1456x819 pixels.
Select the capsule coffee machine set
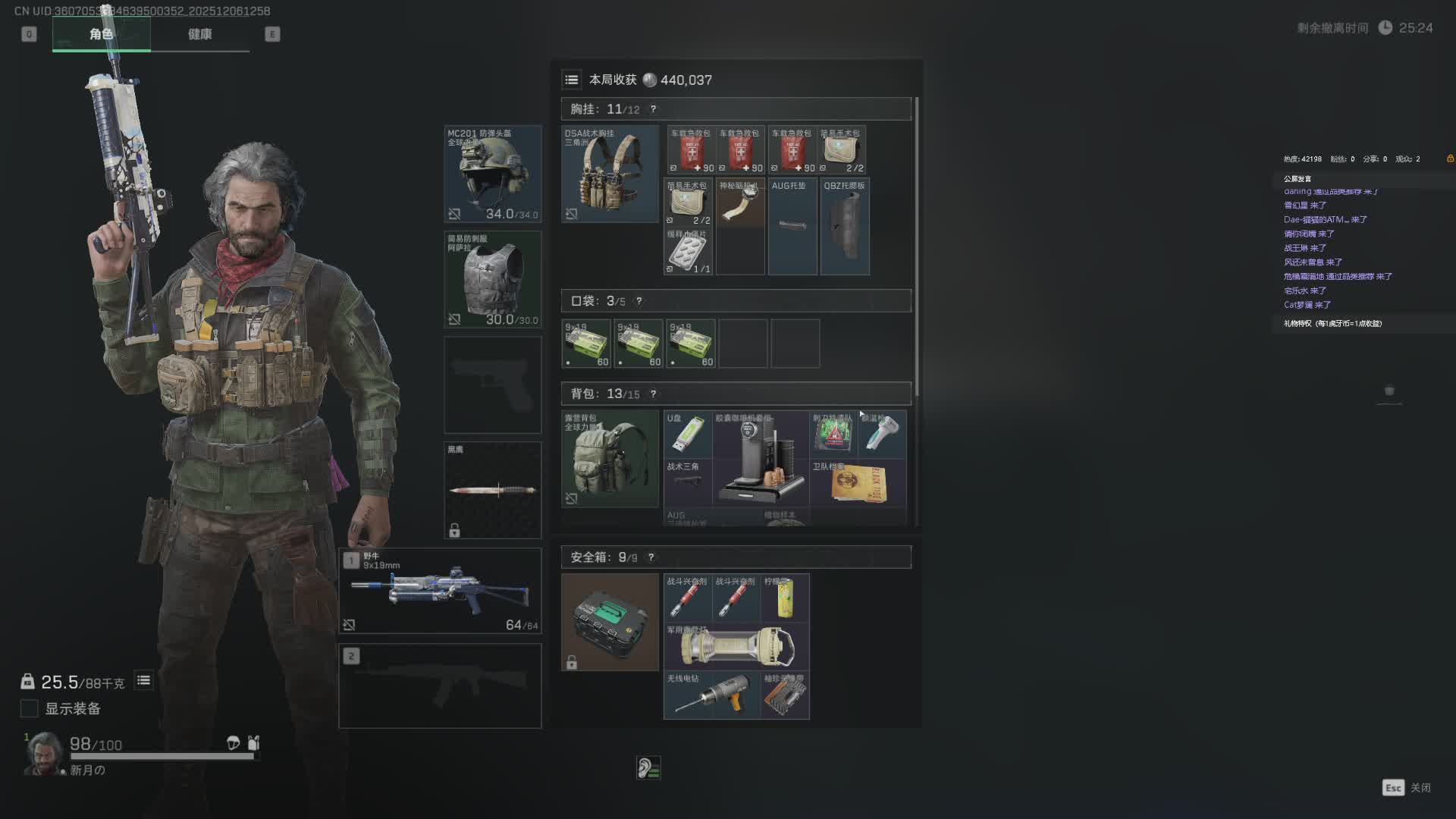pos(761,459)
